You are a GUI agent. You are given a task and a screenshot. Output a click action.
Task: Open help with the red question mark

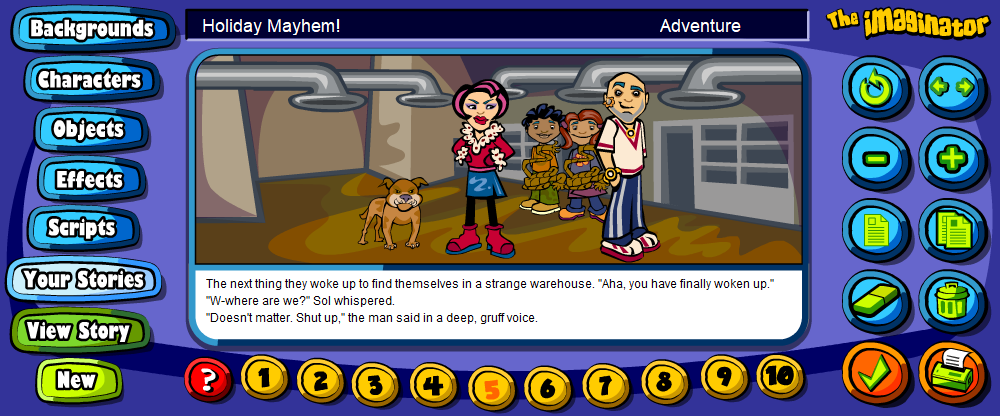[x=208, y=379]
